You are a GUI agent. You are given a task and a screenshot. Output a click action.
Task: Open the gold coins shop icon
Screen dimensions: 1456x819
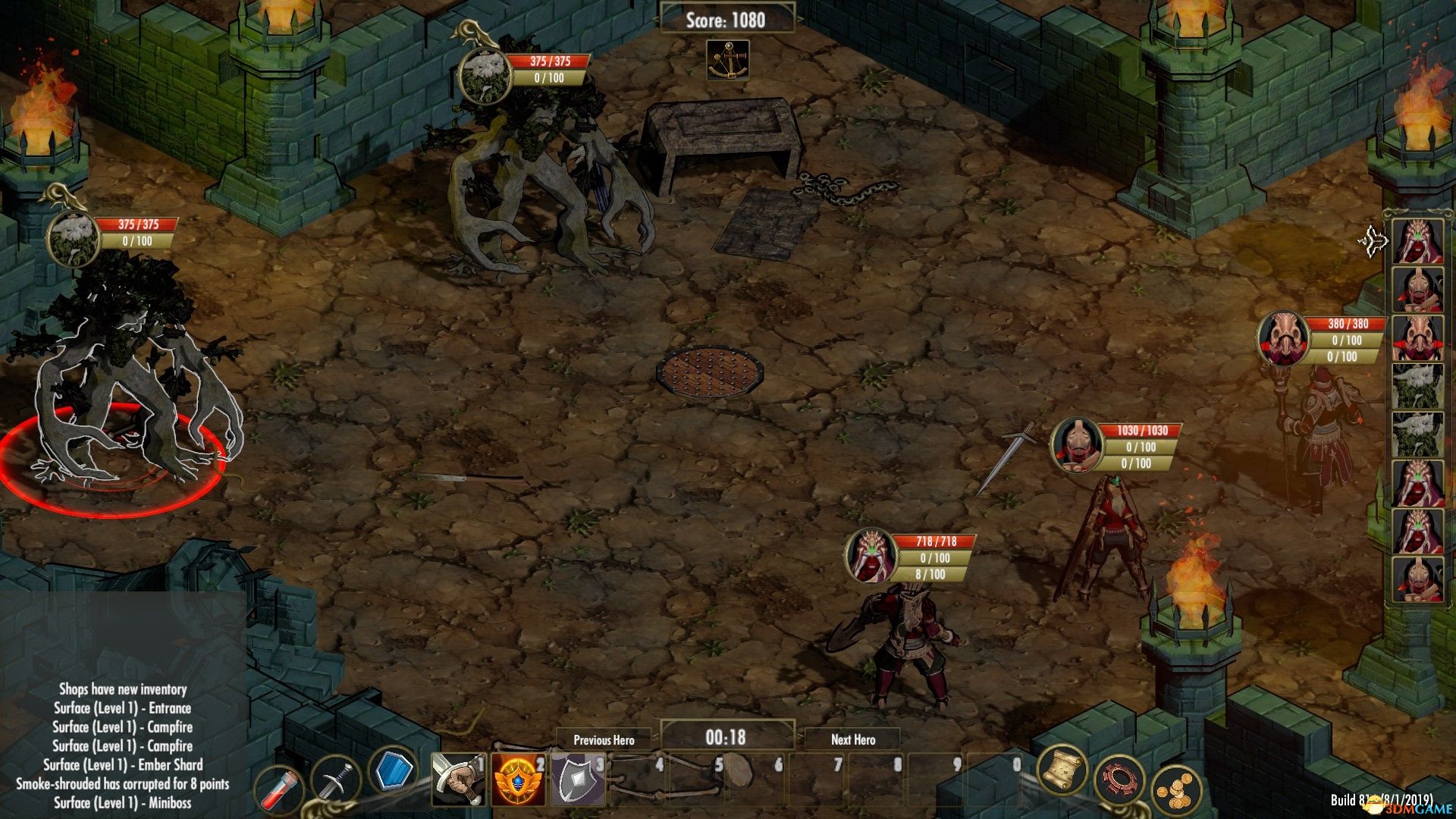(1175, 791)
